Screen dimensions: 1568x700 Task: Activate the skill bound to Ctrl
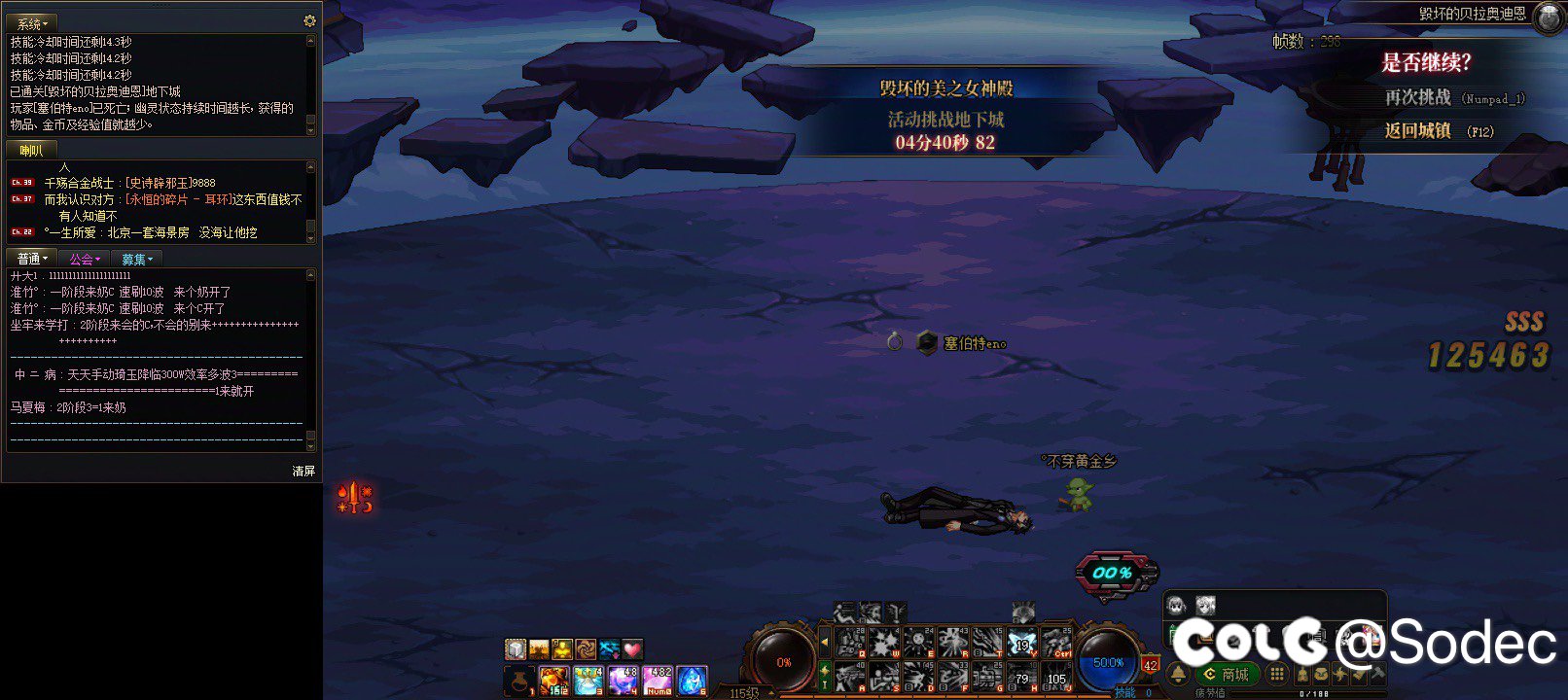1055,643
